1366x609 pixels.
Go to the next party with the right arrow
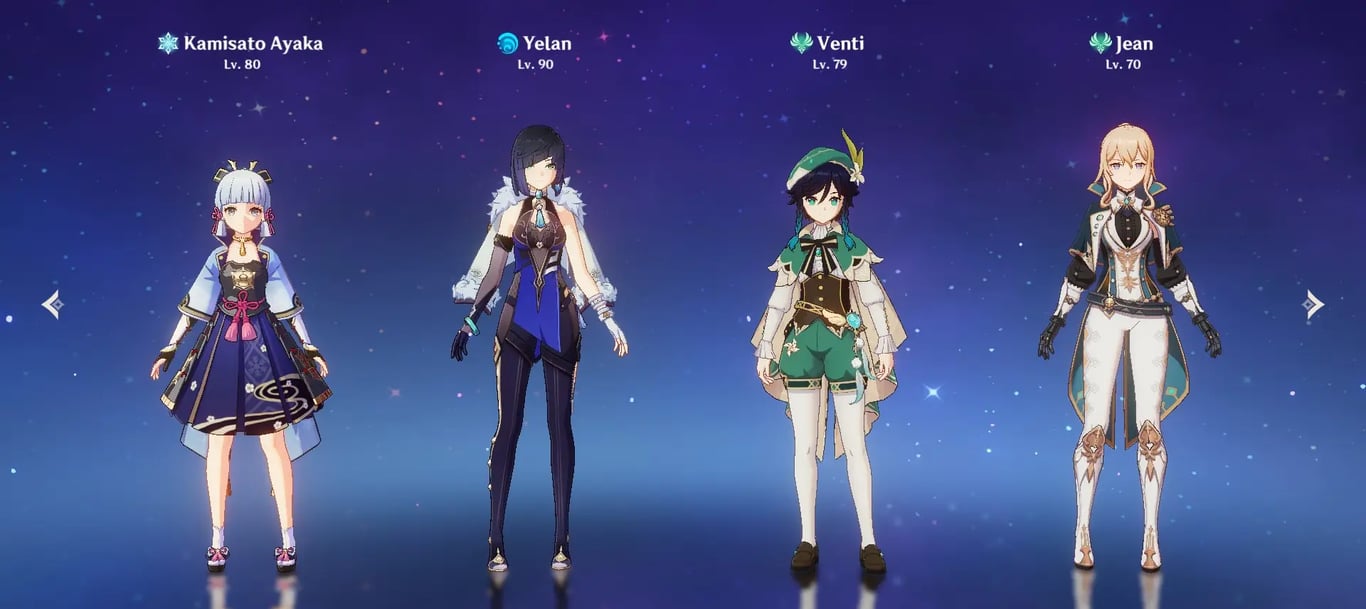tap(1313, 304)
